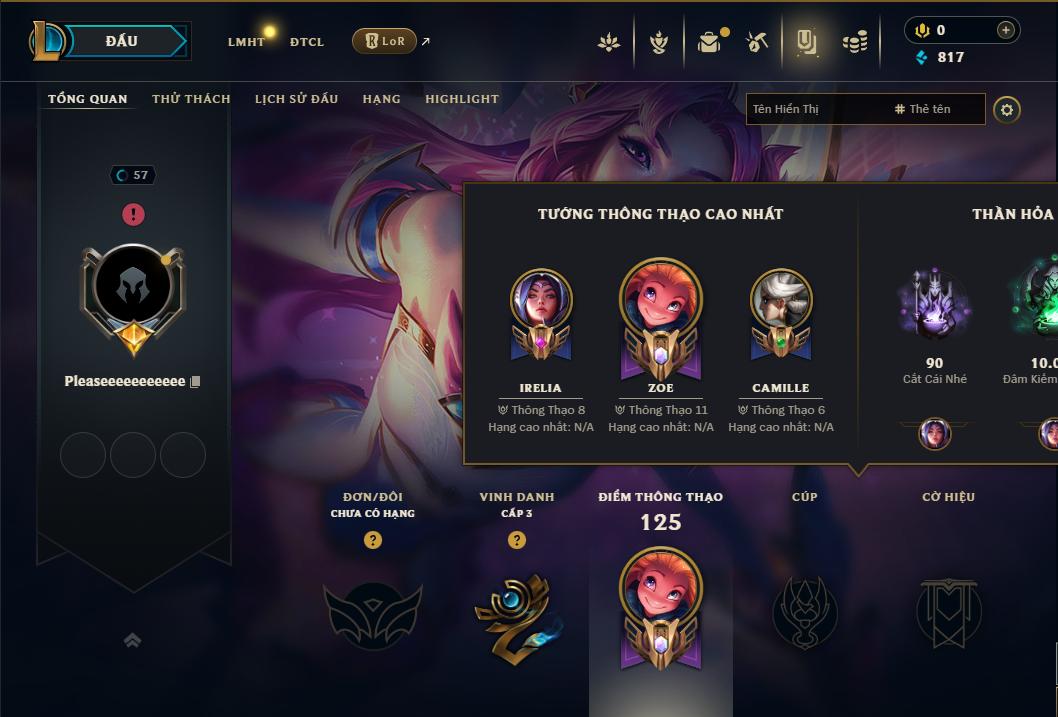Click the Tên Hiển Thị search field
The width and height of the screenshot is (1058, 717).
[x=815, y=109]
